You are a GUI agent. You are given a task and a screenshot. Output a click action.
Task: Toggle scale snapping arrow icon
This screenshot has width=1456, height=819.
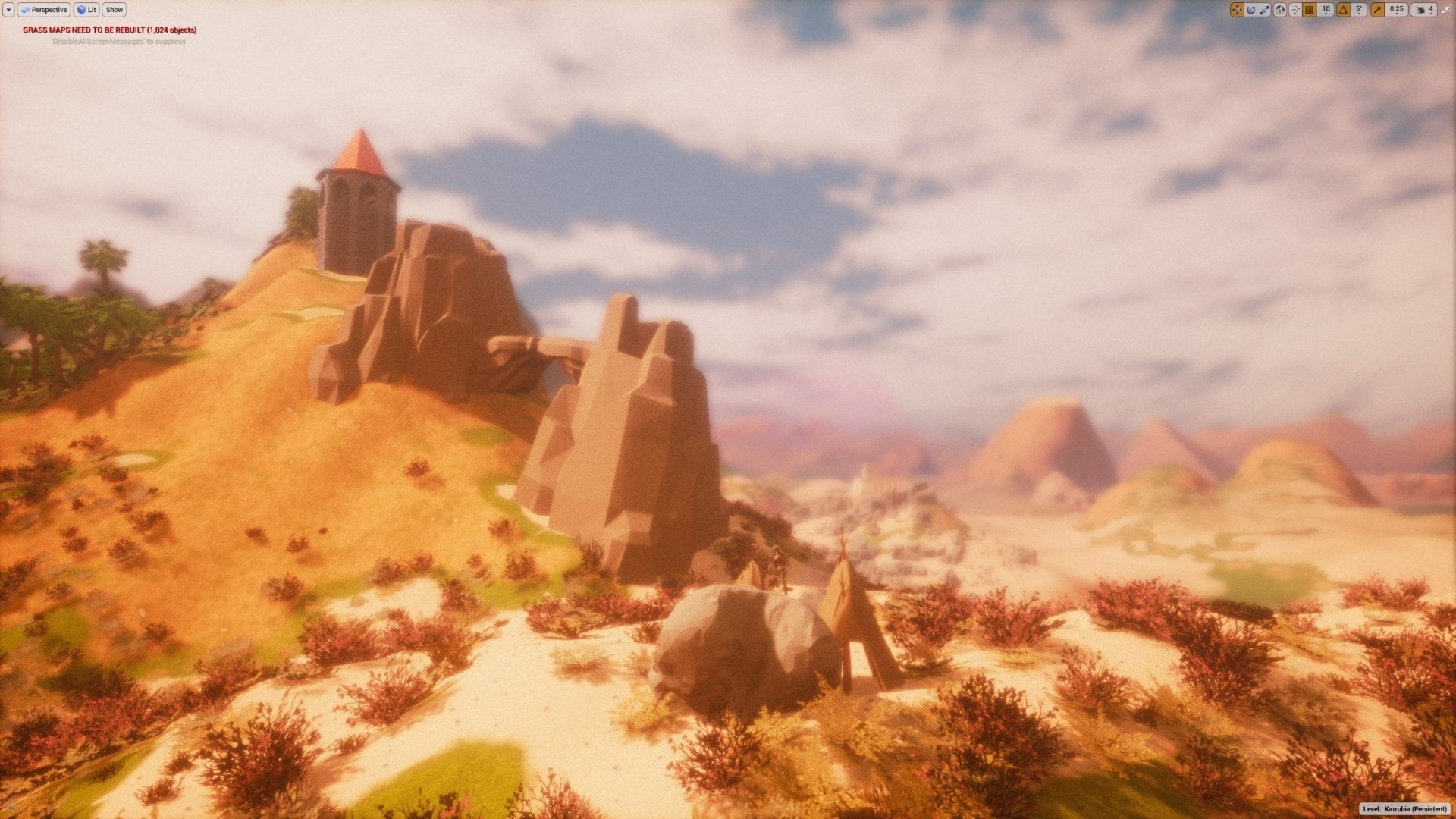[x=1377, y=10]
